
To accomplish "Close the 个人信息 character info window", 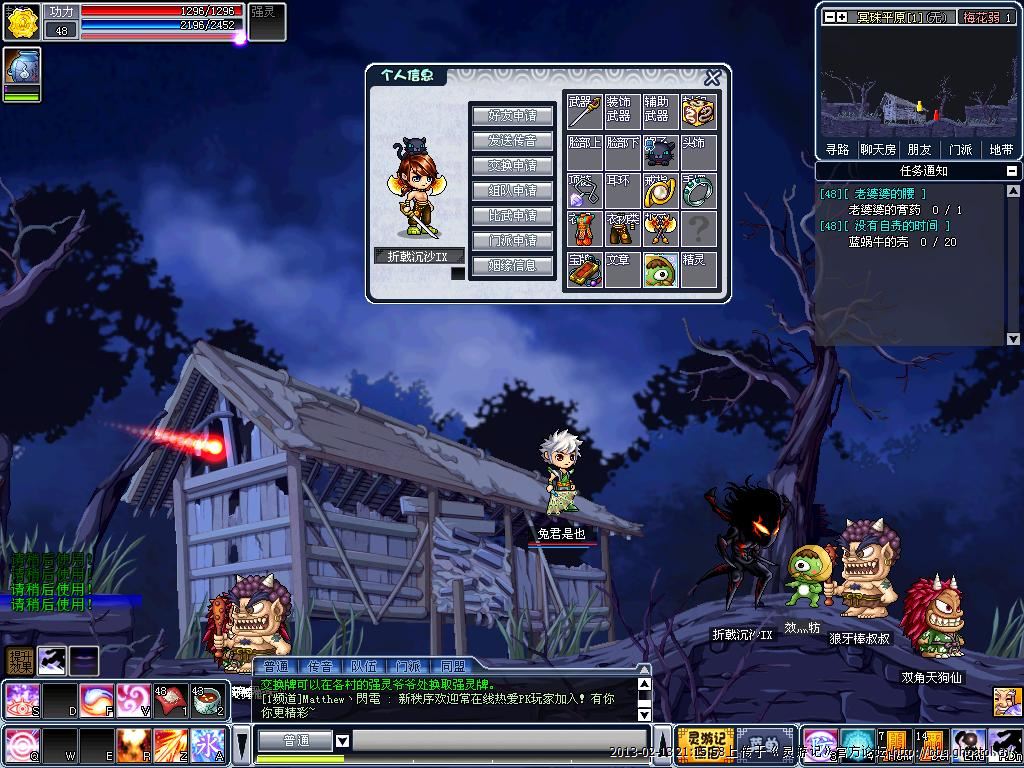I will pos(712,78).
